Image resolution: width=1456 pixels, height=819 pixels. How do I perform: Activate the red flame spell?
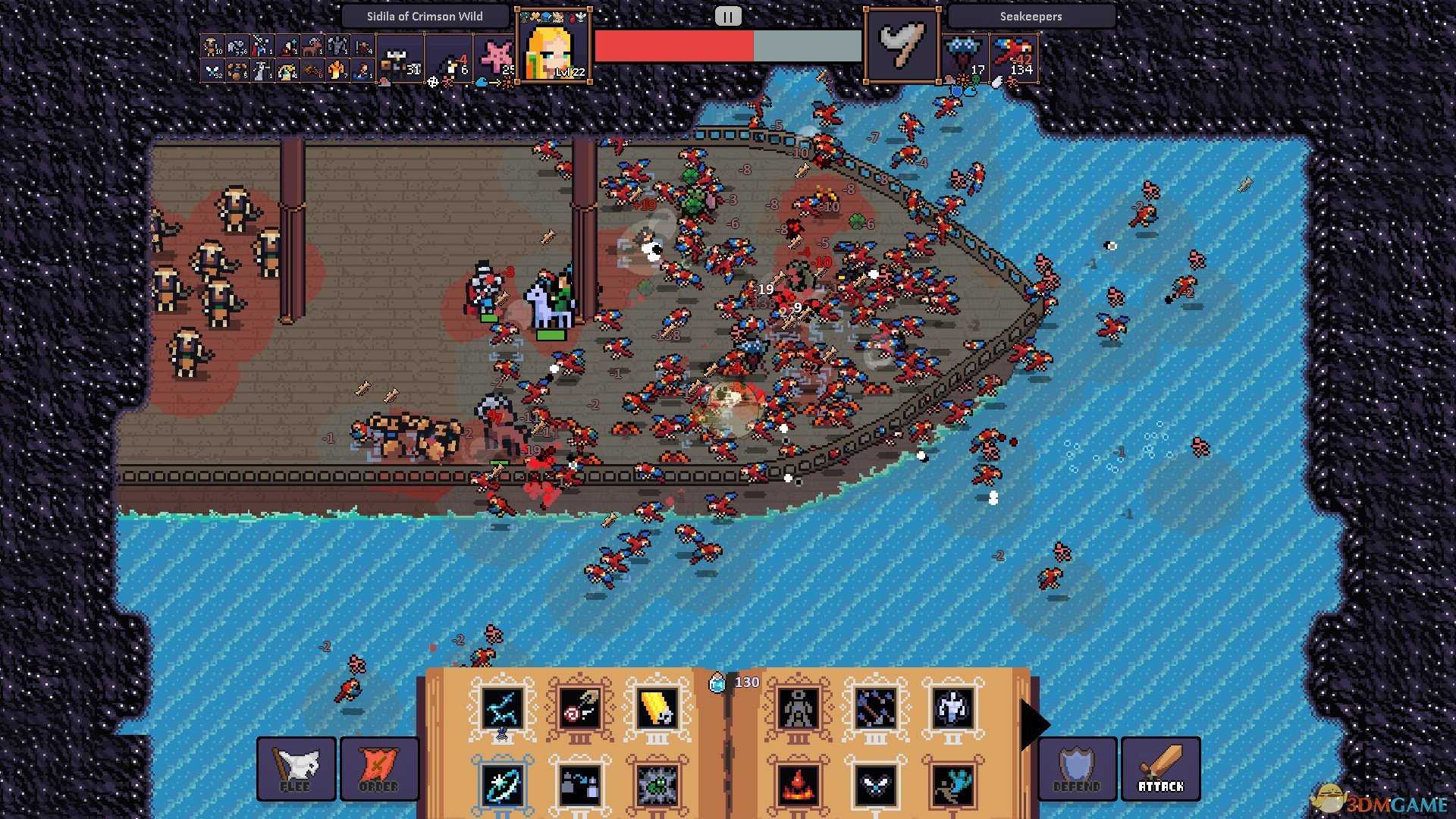[798, 784]
